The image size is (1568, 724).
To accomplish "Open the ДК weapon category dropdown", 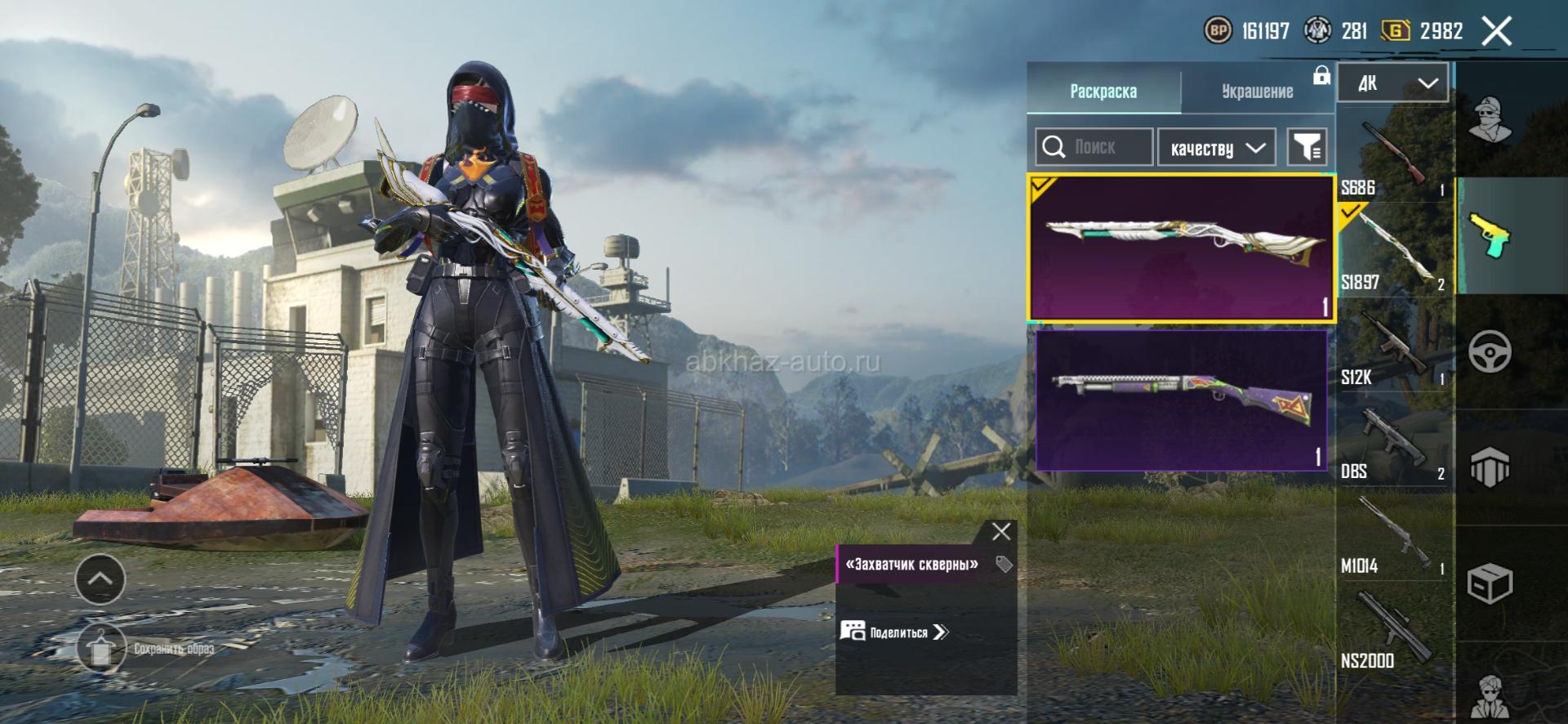I will coord(1393,83).
